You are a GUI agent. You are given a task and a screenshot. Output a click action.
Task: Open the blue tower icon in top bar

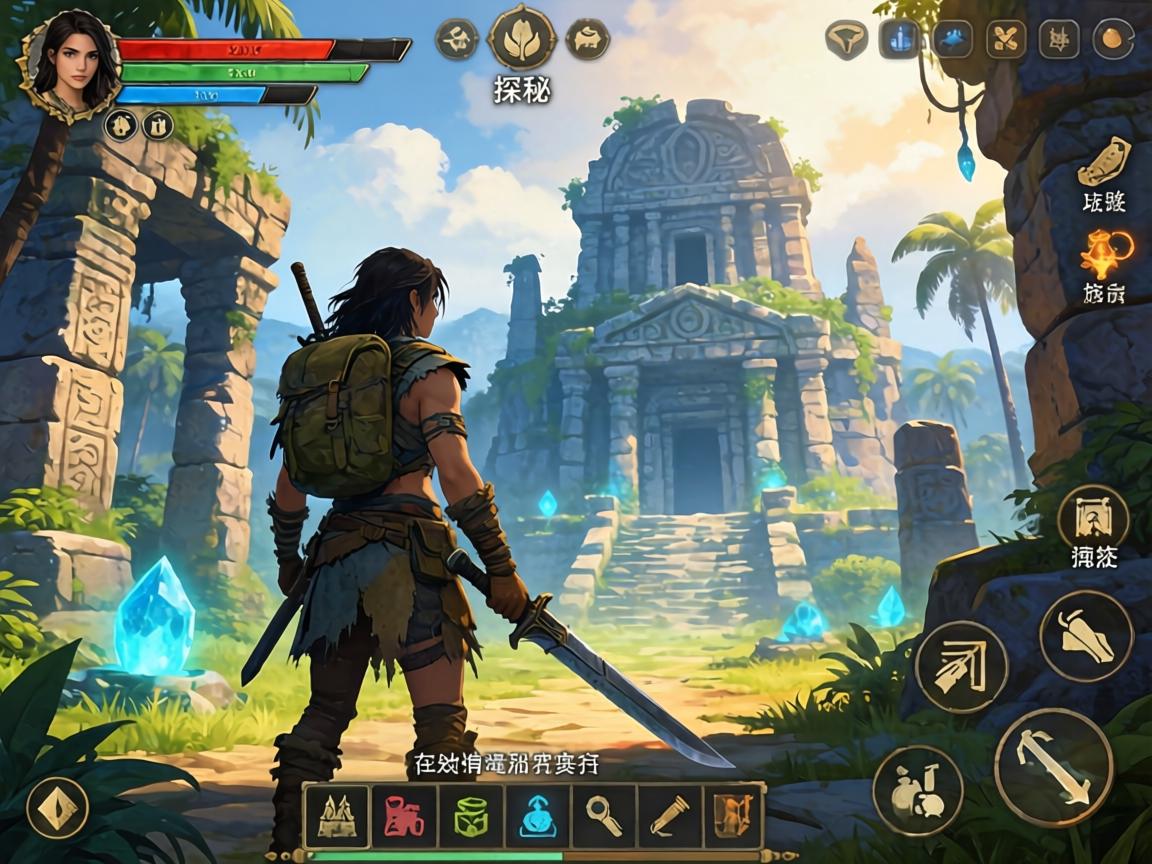pos(899,39)
